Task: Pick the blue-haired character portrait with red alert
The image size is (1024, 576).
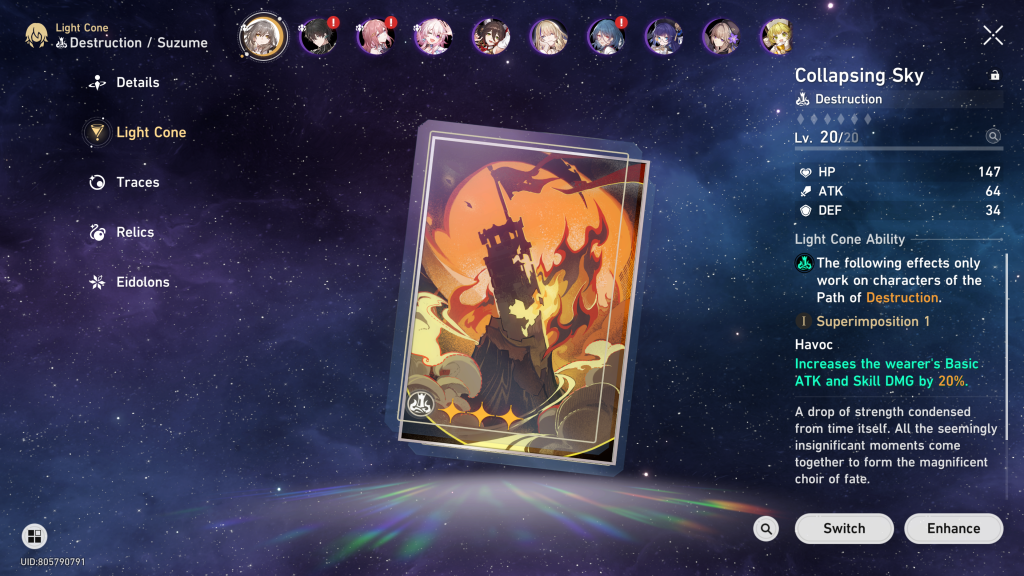Action: tap(606, 37)
